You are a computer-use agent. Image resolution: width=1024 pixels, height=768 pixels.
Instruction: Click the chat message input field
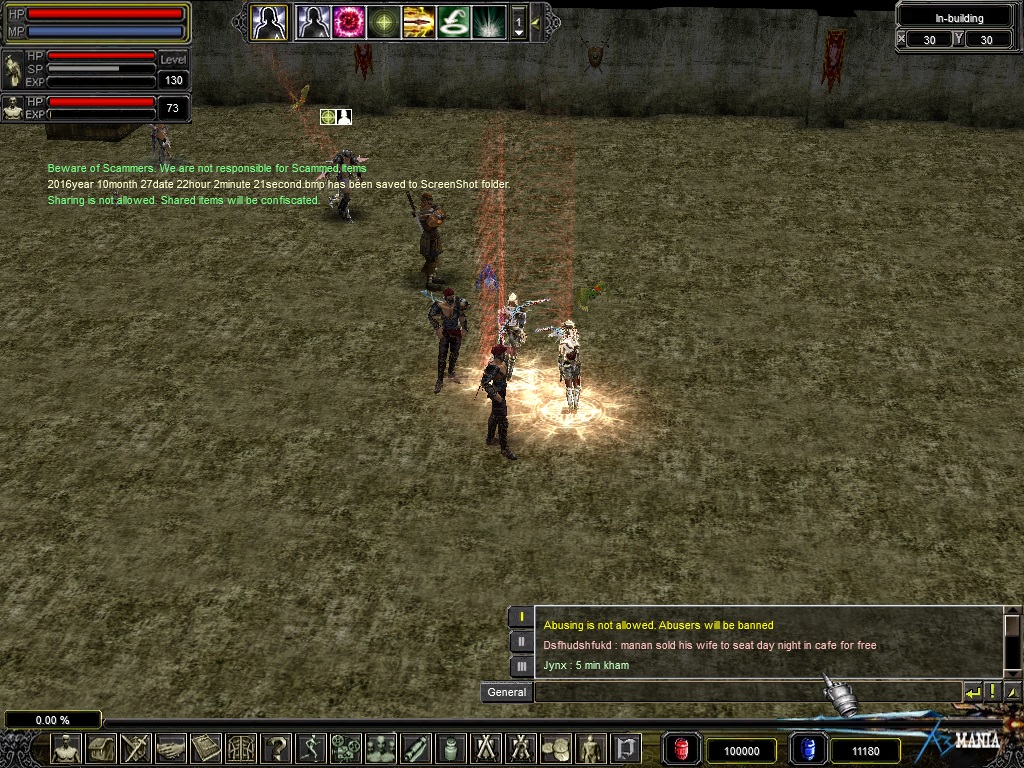(746, 692)
